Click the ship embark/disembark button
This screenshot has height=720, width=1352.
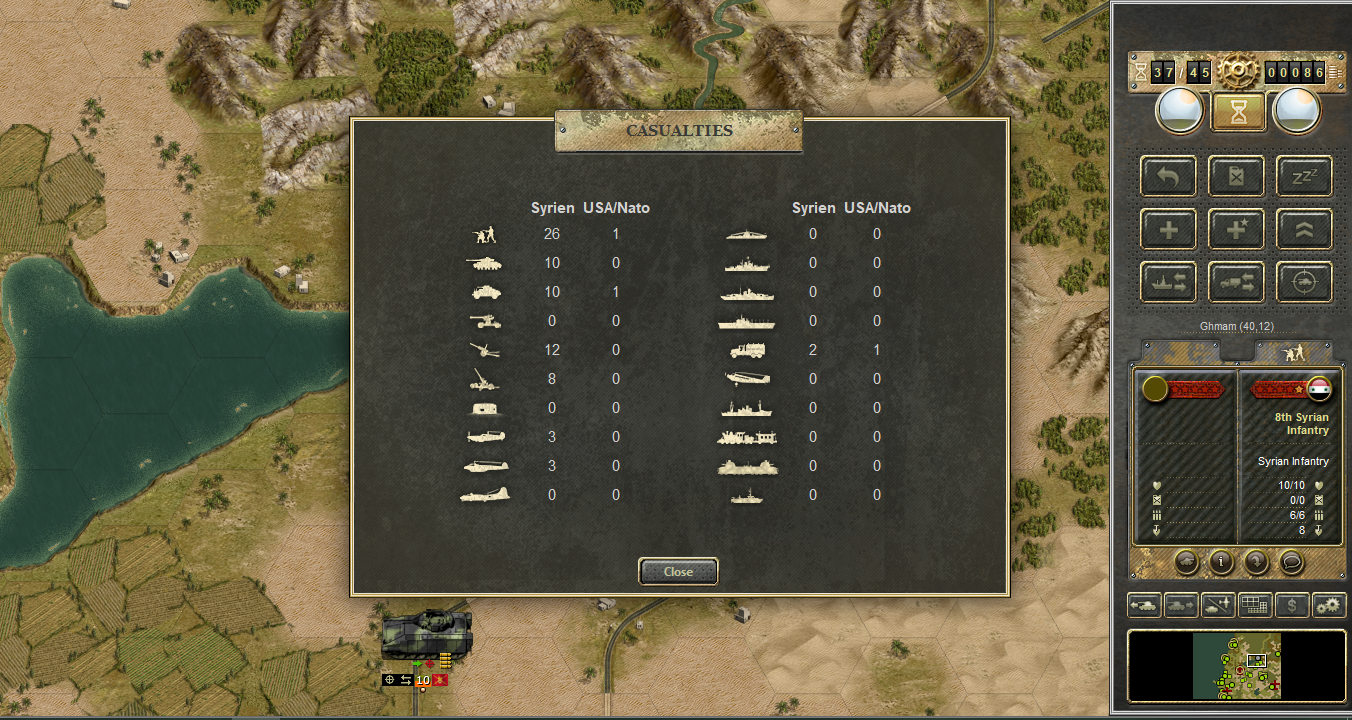[1168, 283]
